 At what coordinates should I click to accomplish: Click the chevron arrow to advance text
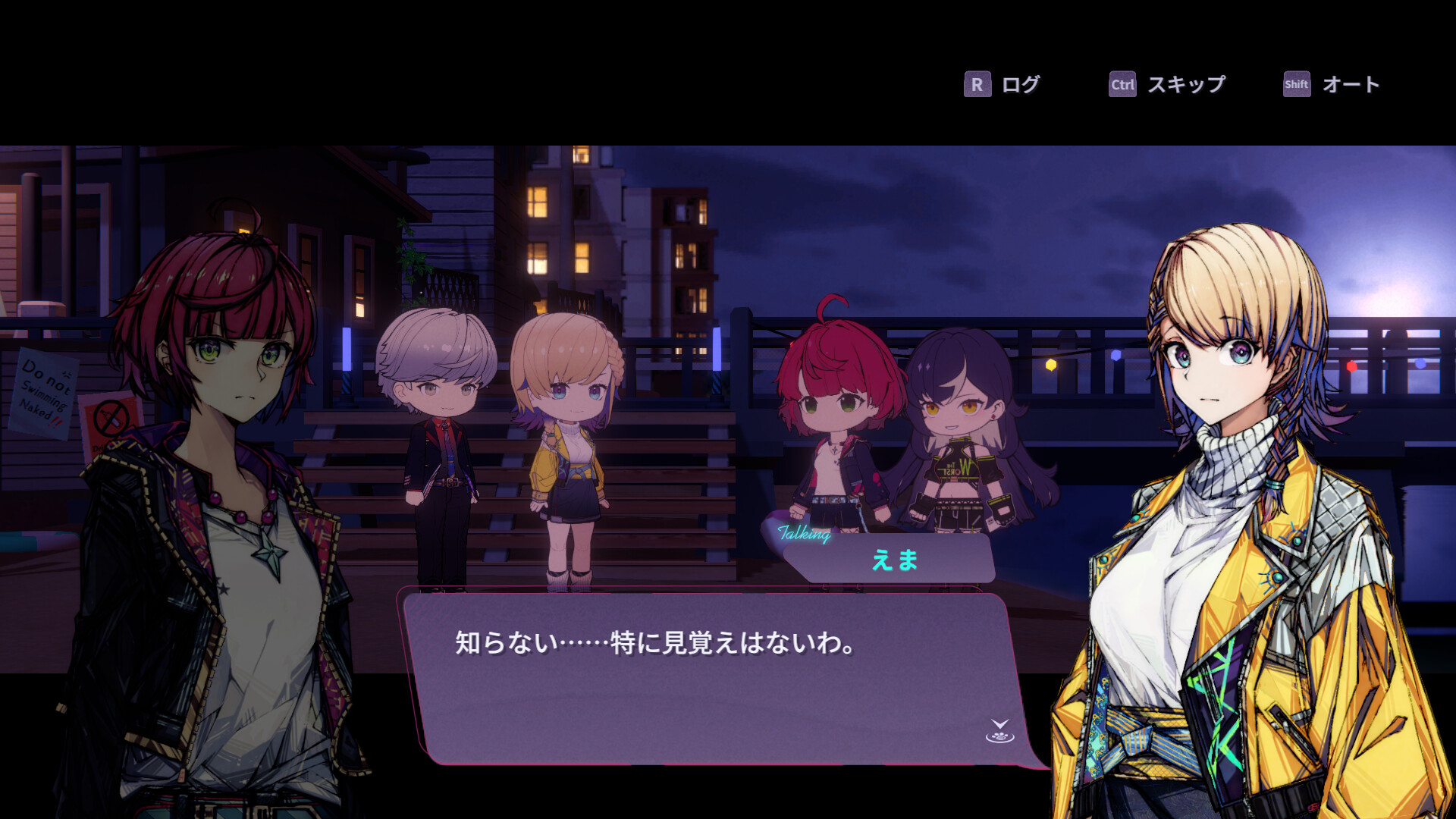[x=1000, y=723]
